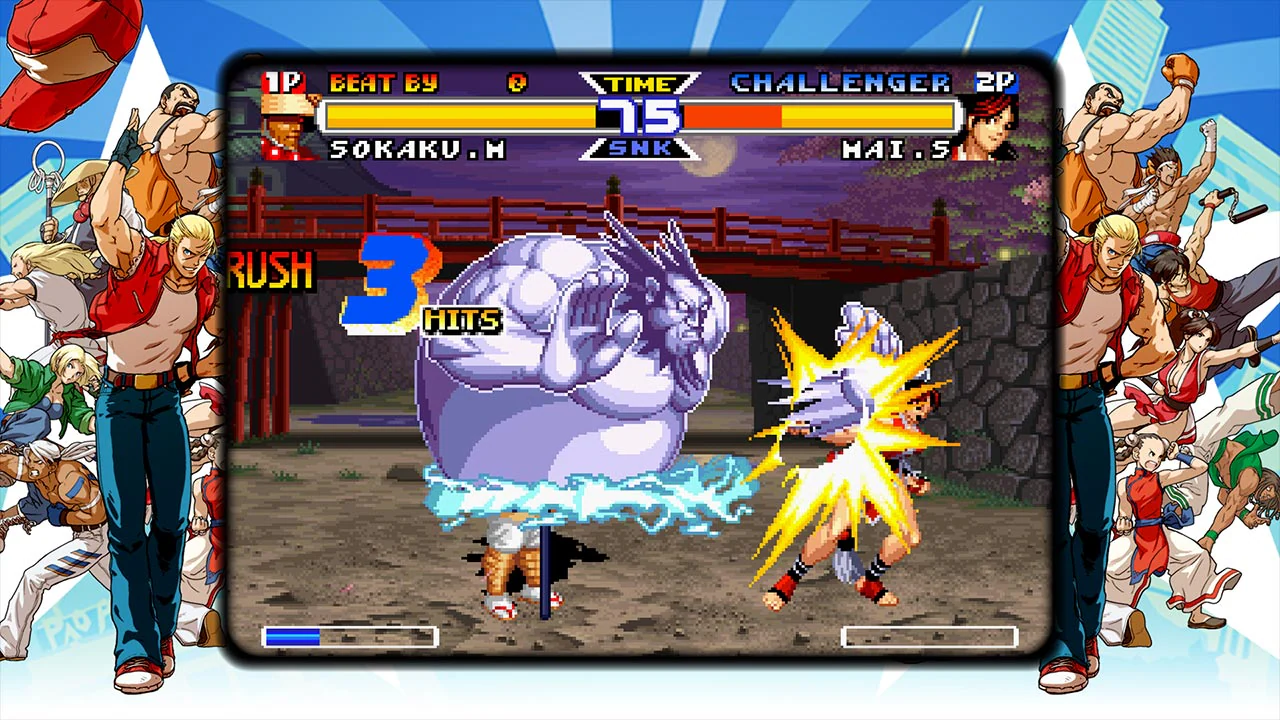Select the SOKAKU.M name label
Screen dimensions: 1280x720
420,150
